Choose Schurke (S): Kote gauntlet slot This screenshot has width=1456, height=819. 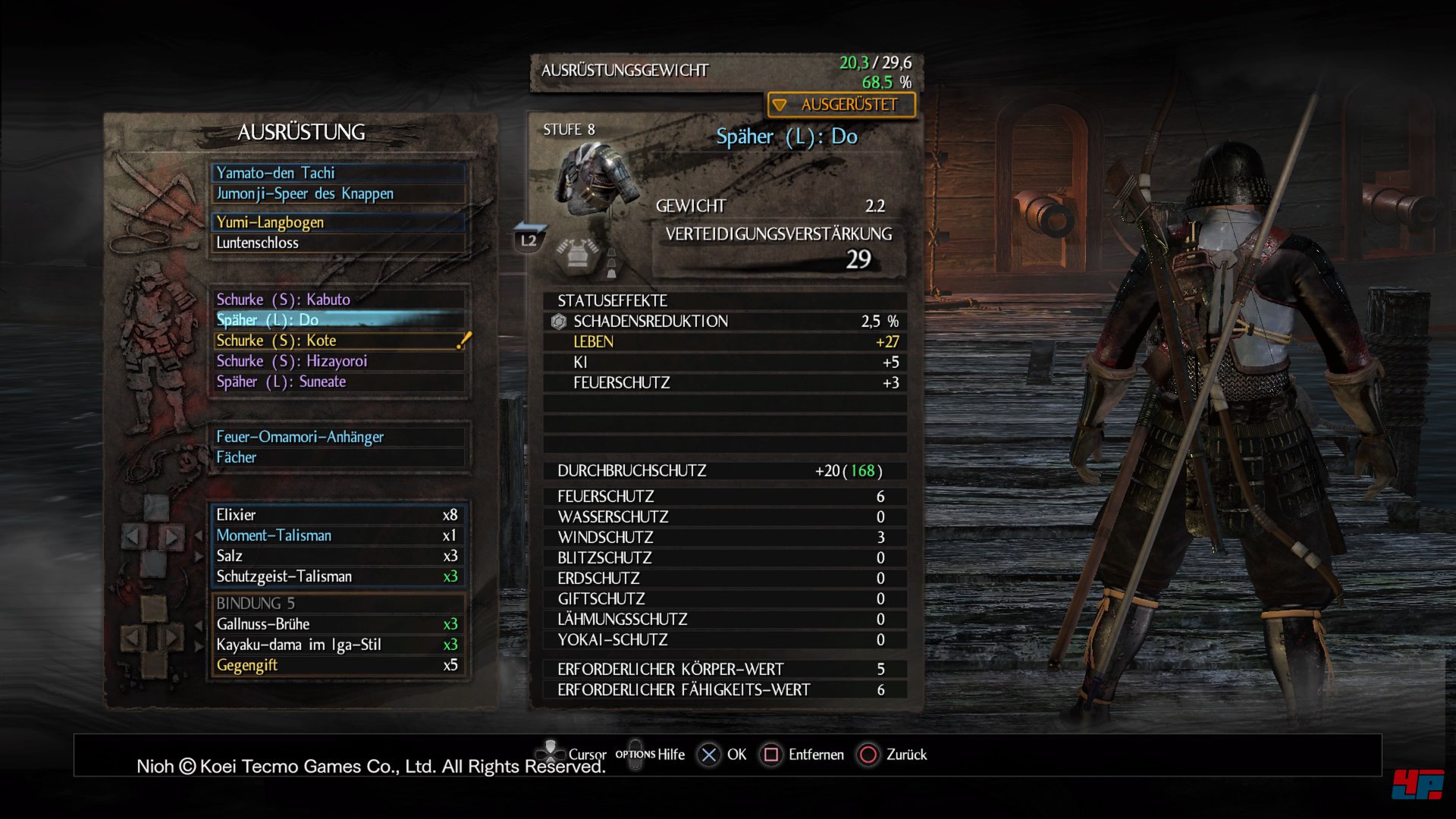click(338, 340)
